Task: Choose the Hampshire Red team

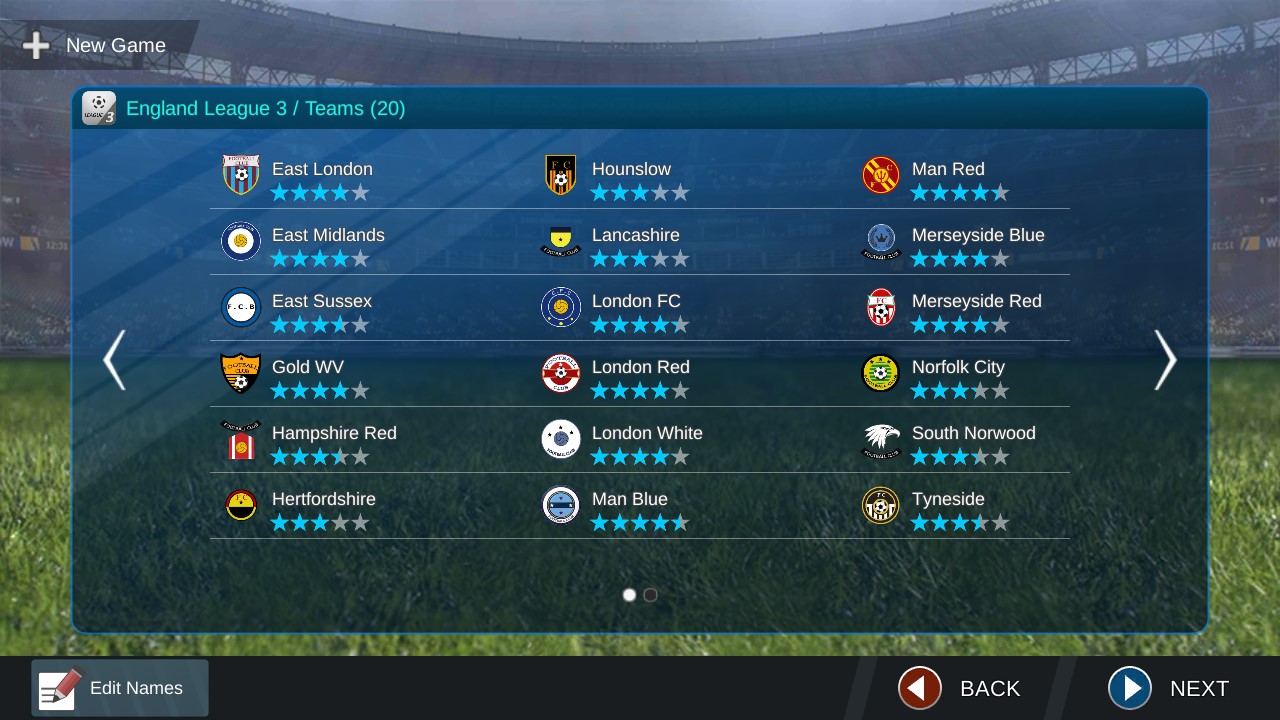Action: [x=334, y=441]
